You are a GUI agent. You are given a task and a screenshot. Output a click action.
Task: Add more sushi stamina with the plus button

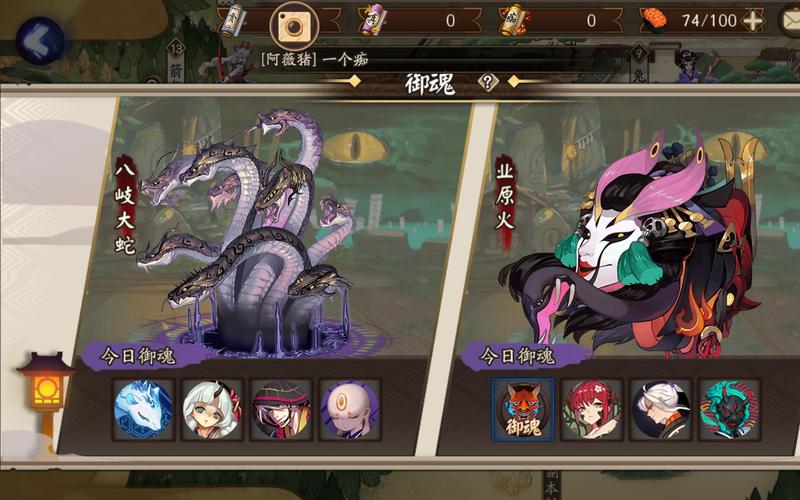753,20
